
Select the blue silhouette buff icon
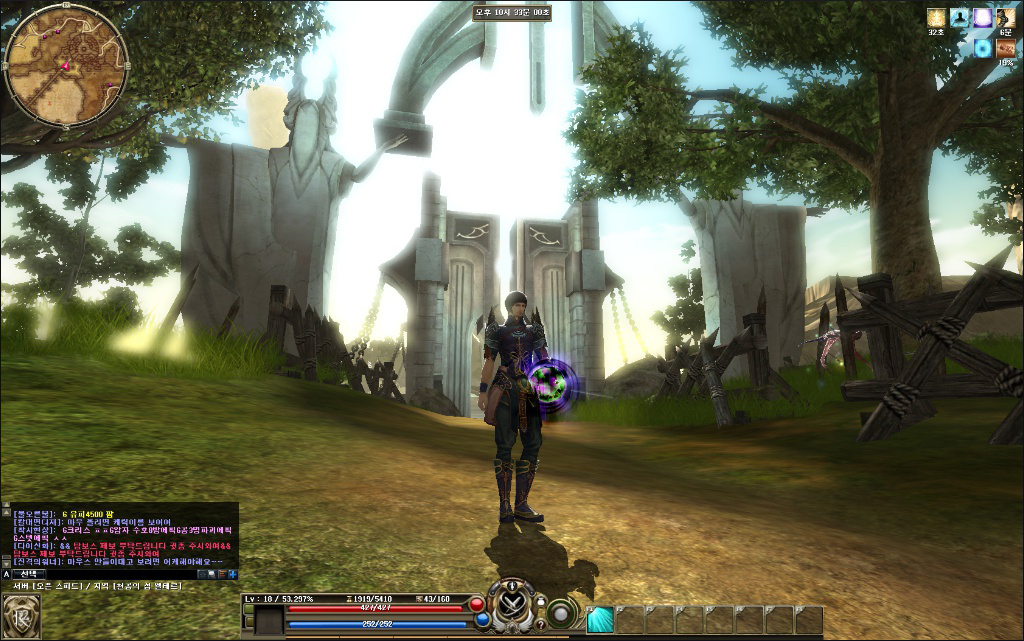pos(960,17)
